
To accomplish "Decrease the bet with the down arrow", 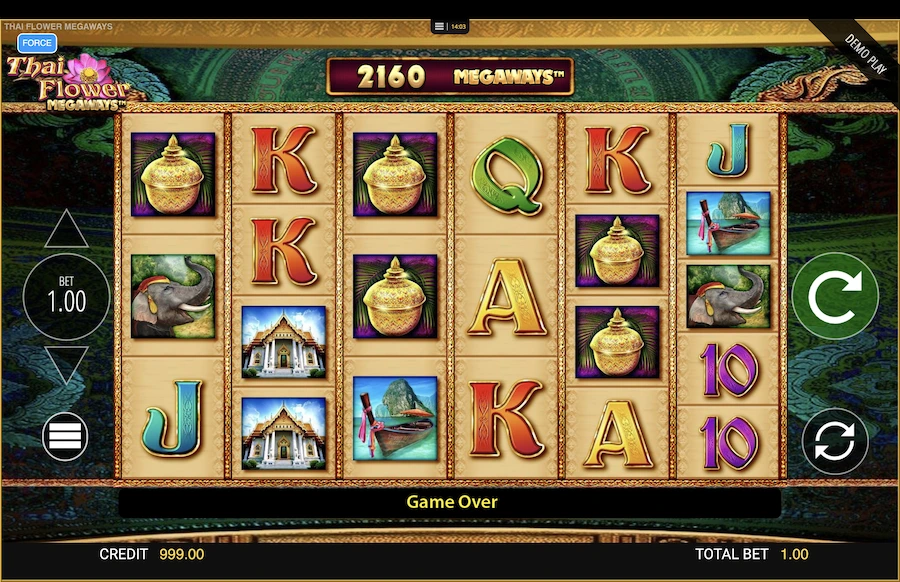I will point(66,365).
